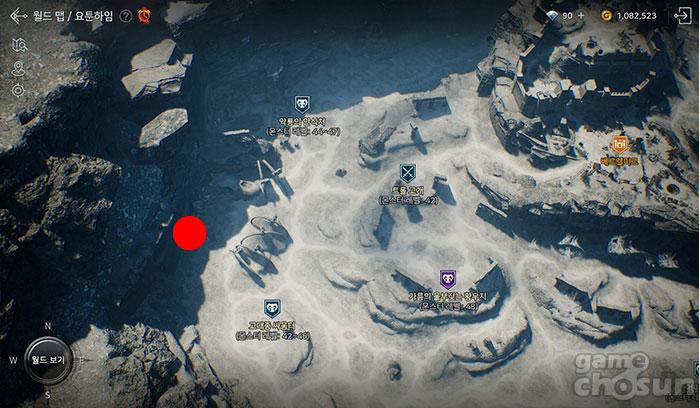Go back using the arrow button
The image size is (700, 408).
16,16
